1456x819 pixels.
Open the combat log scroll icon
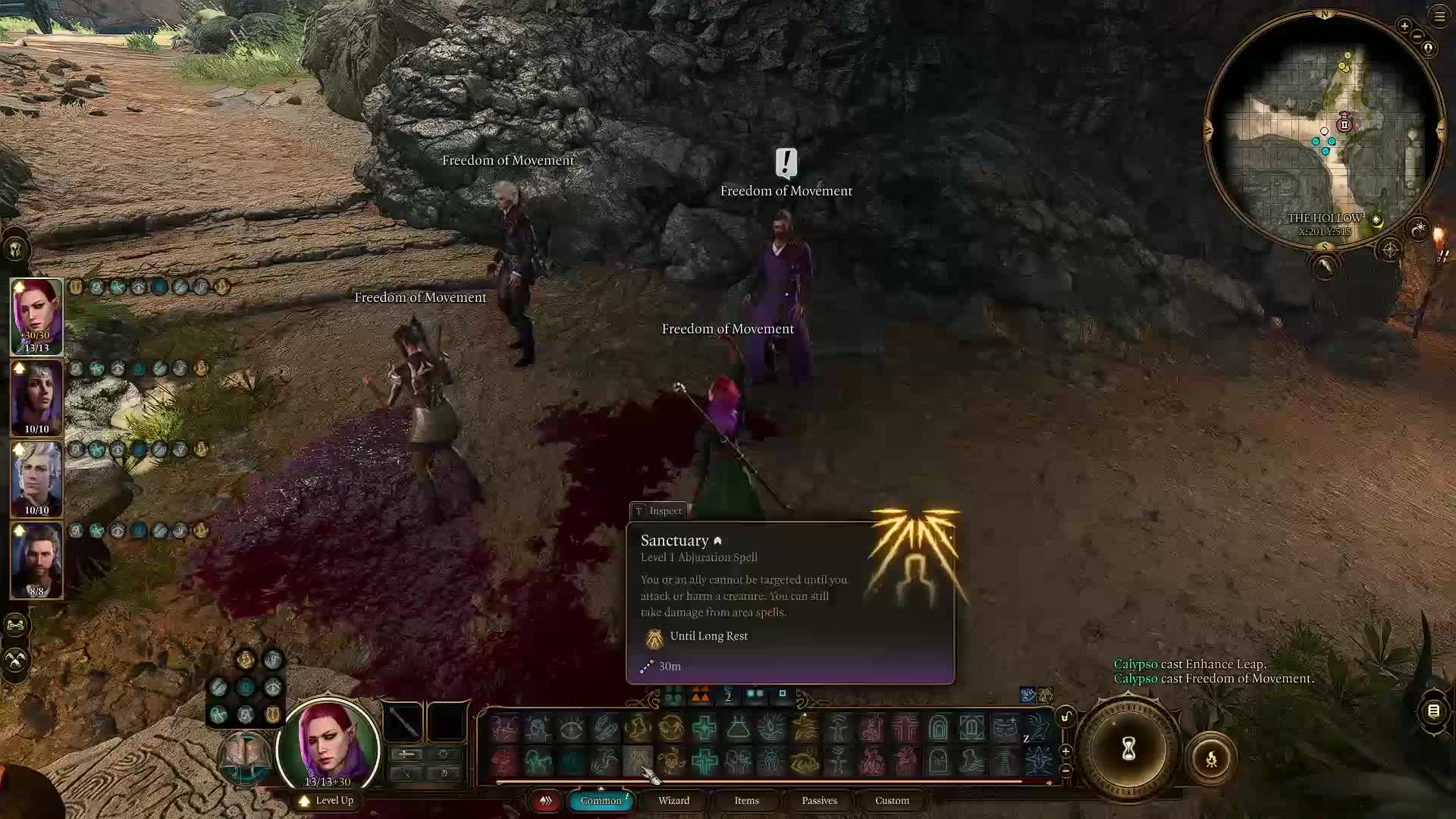(x=1433, y=711)
